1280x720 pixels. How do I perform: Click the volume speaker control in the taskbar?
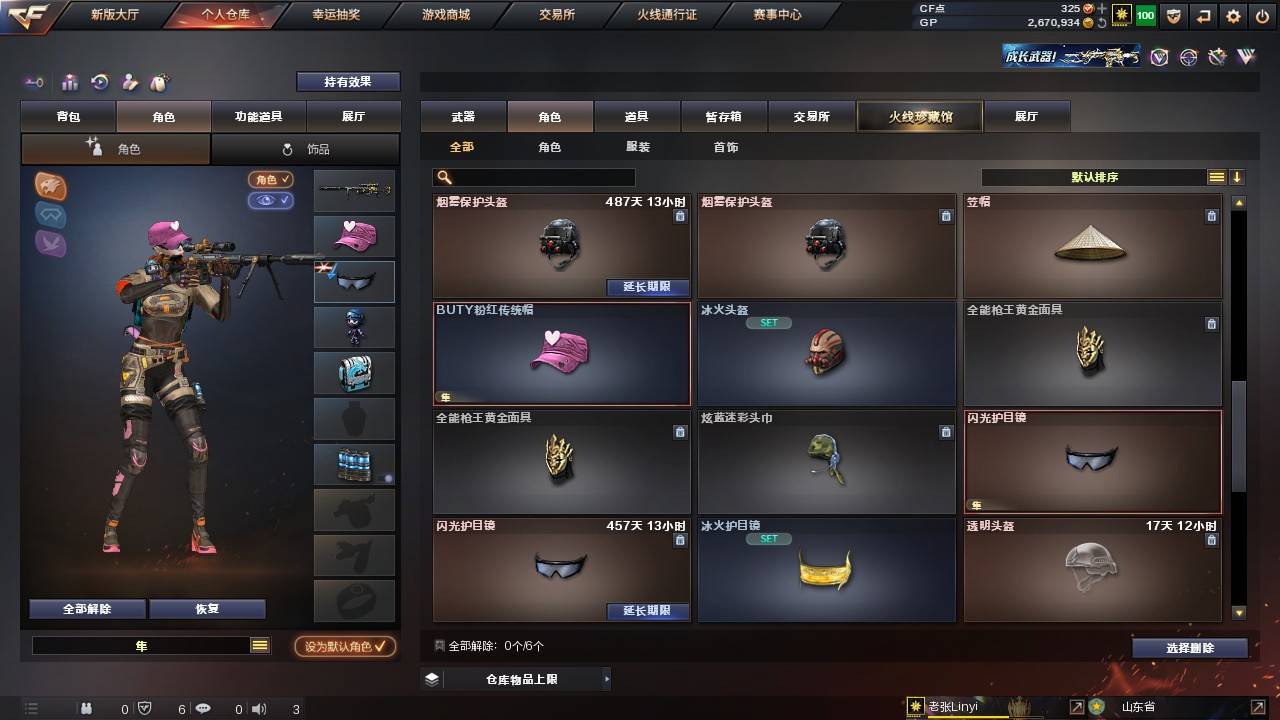tap(259, 708)
